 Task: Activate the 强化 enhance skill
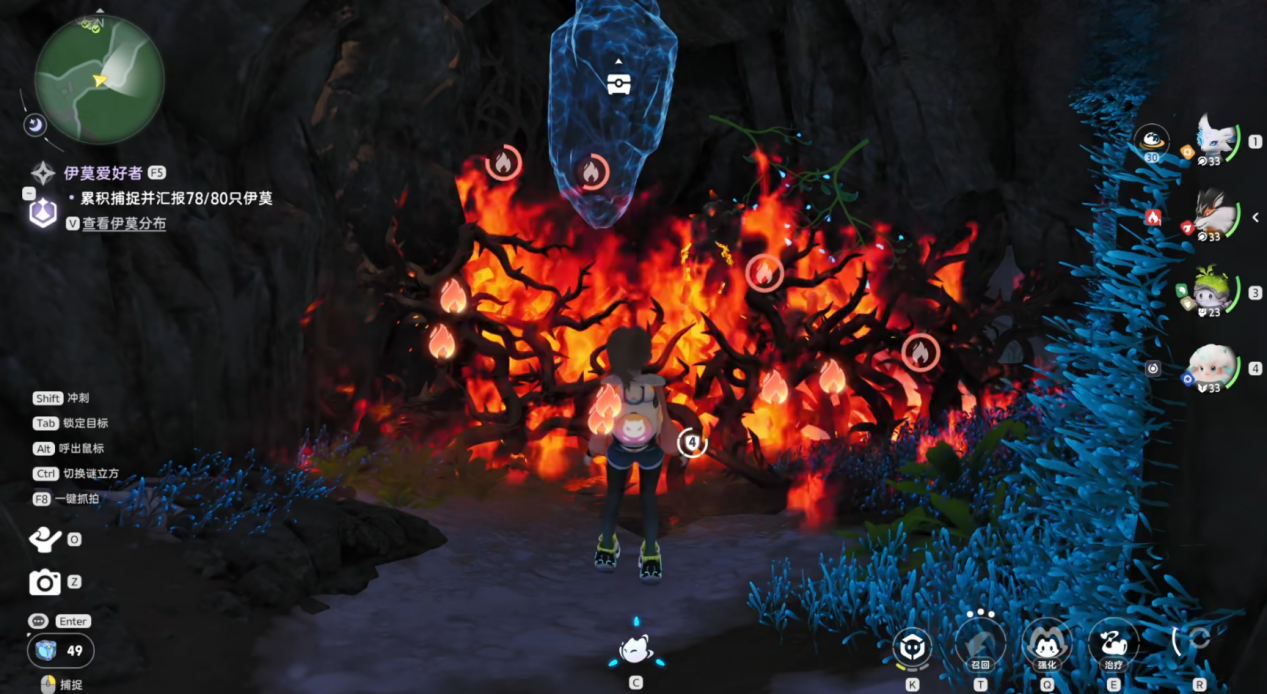1046,644
